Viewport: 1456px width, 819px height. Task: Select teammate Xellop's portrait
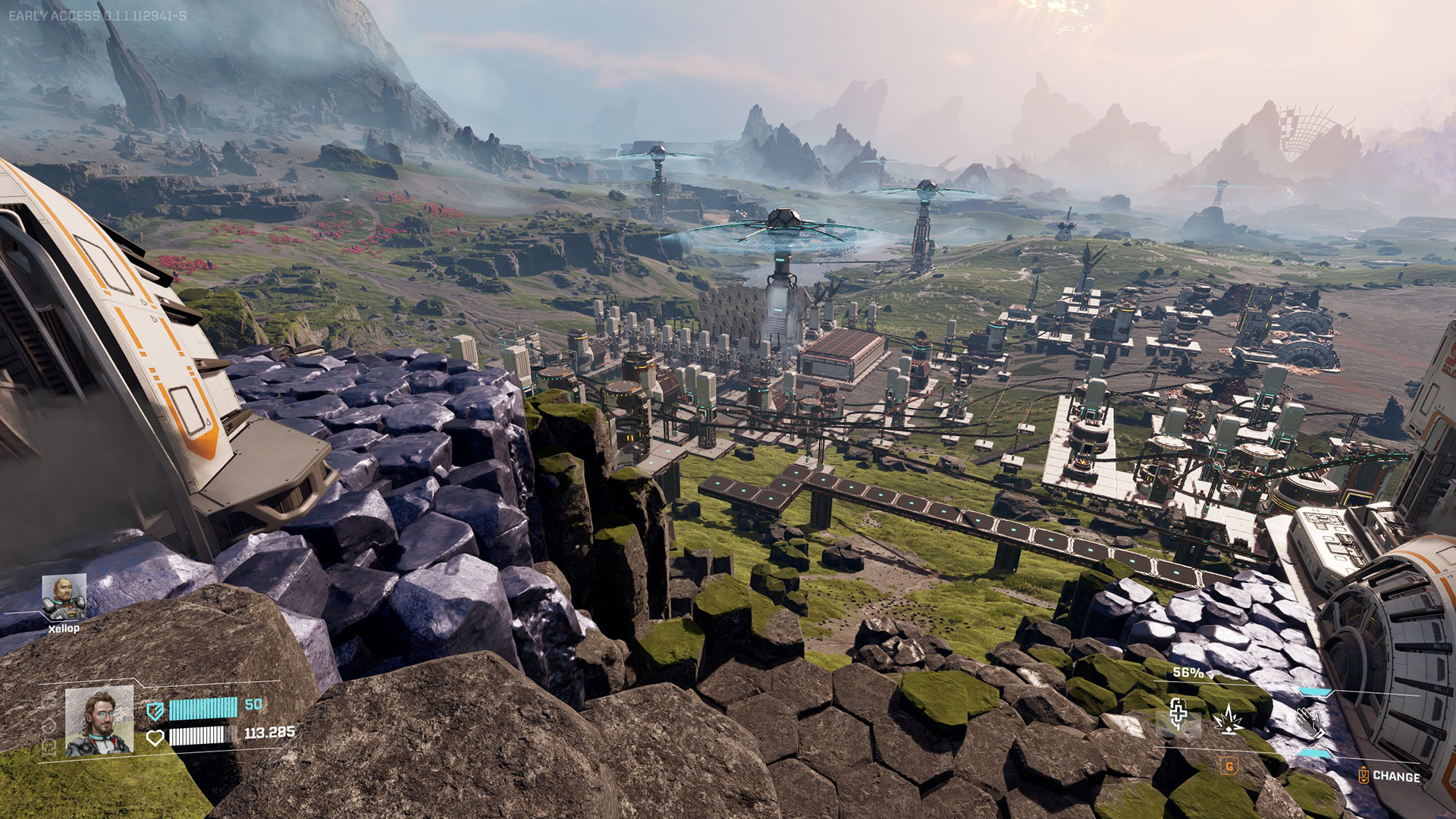click(64, 597)
